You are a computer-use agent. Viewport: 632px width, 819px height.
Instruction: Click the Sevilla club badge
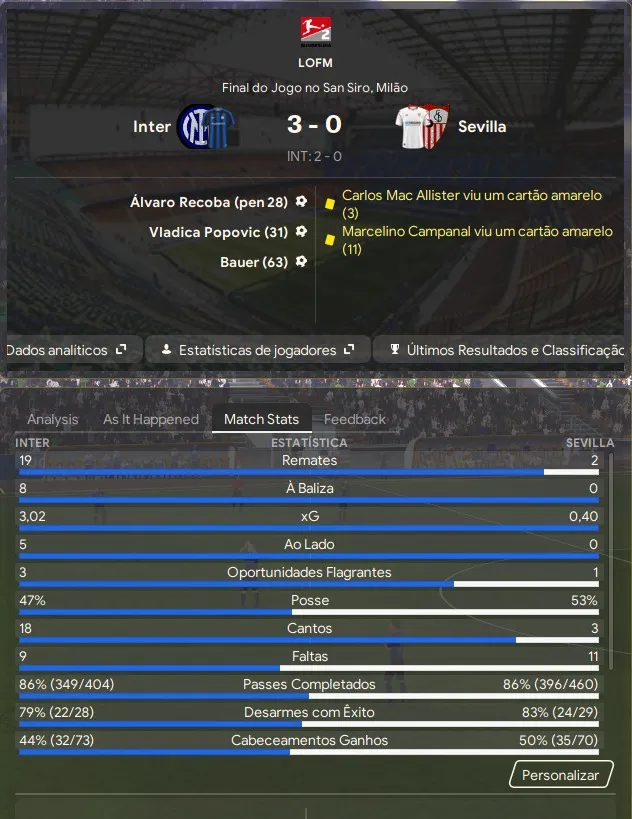[423, 127]
